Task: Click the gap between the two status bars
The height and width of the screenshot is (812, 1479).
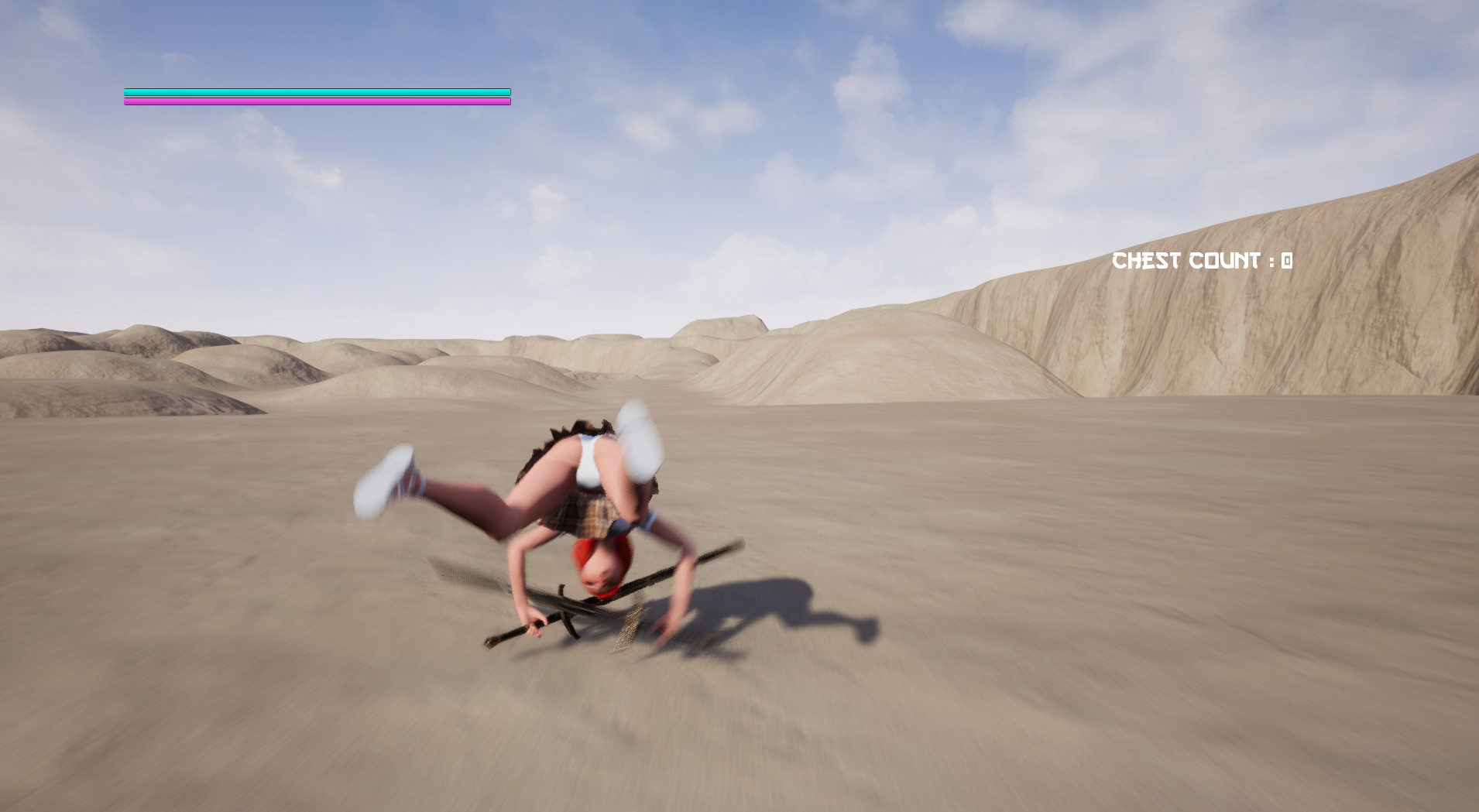Action: pos(310,95)
